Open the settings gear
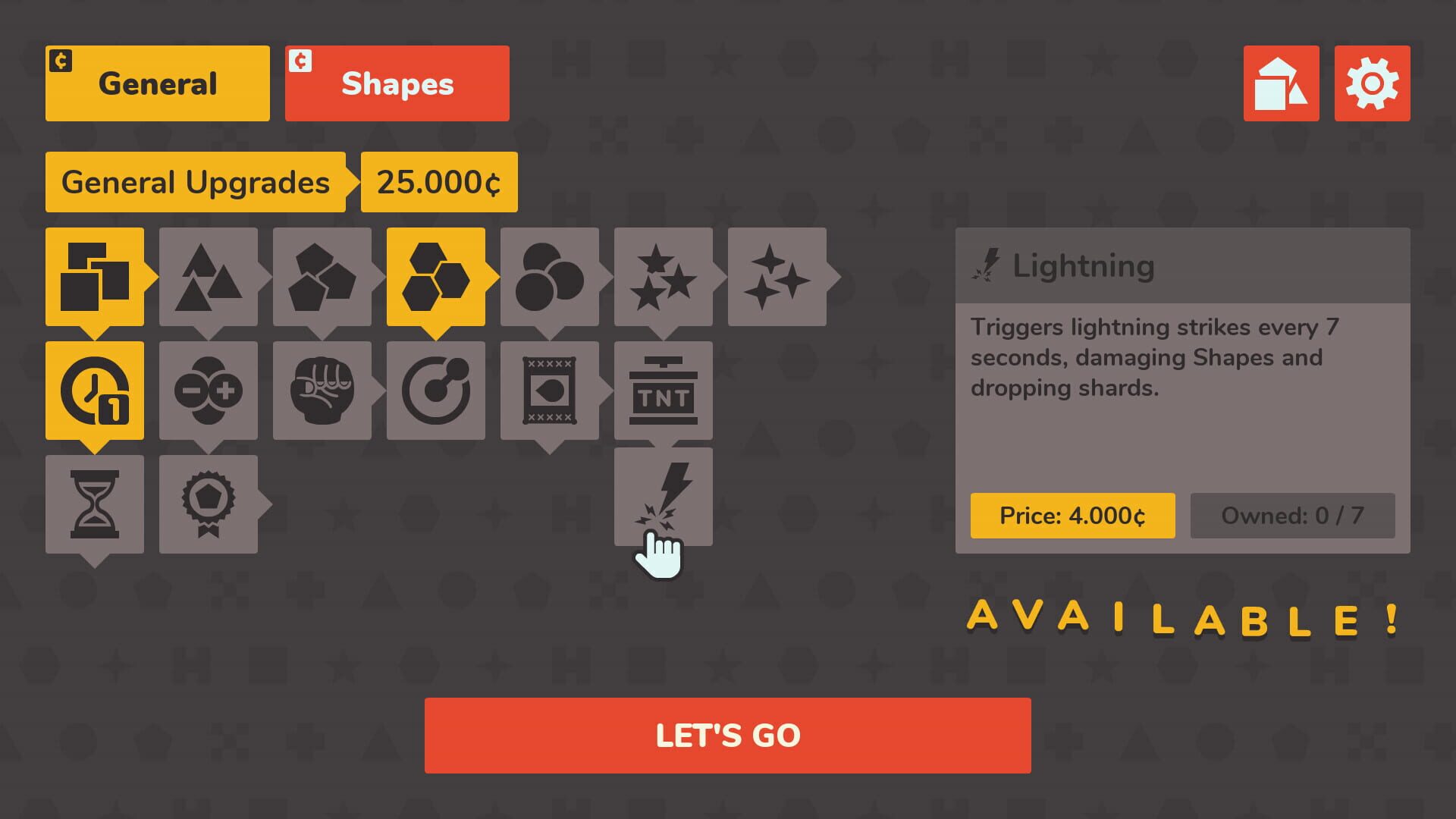The image size is (1456, 819). click(1373, 83)
